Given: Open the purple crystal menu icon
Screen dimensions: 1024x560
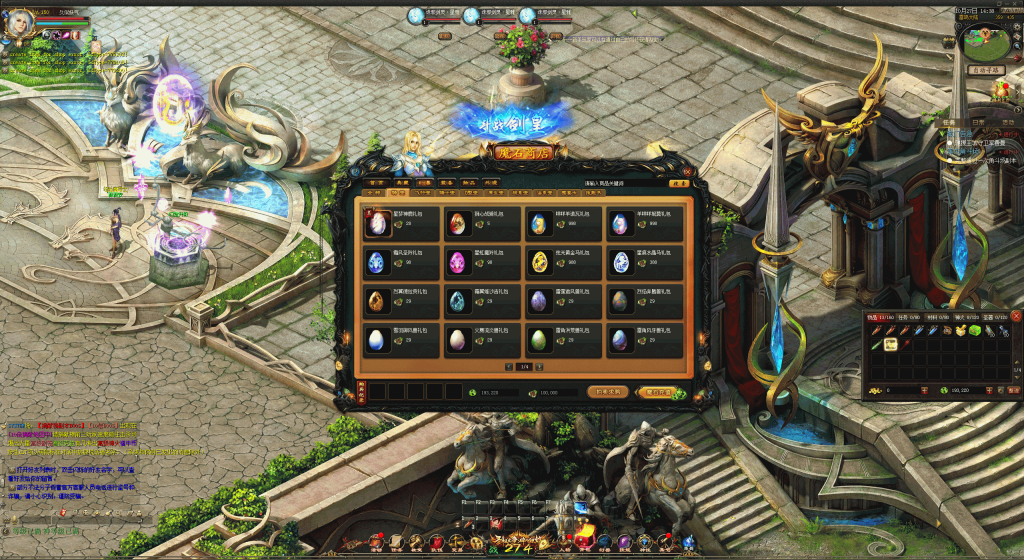Looking at the screenshot, I should [624, 541].
